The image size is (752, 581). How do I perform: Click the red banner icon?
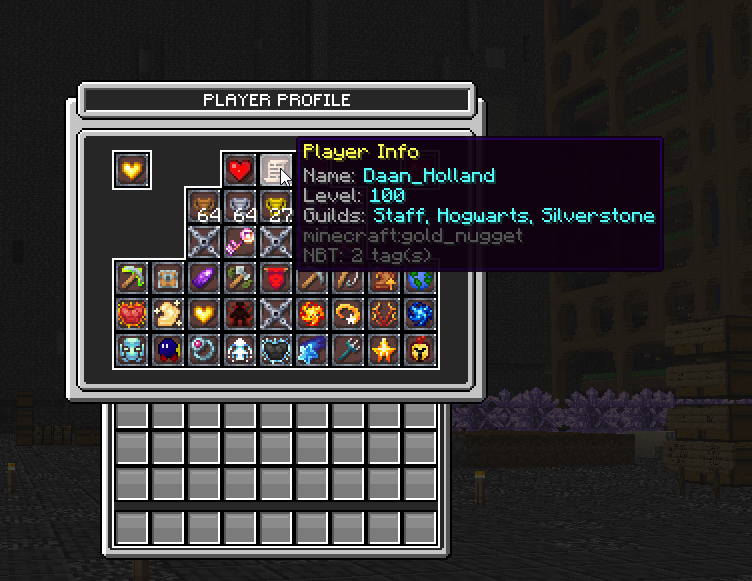click(274, 278)
